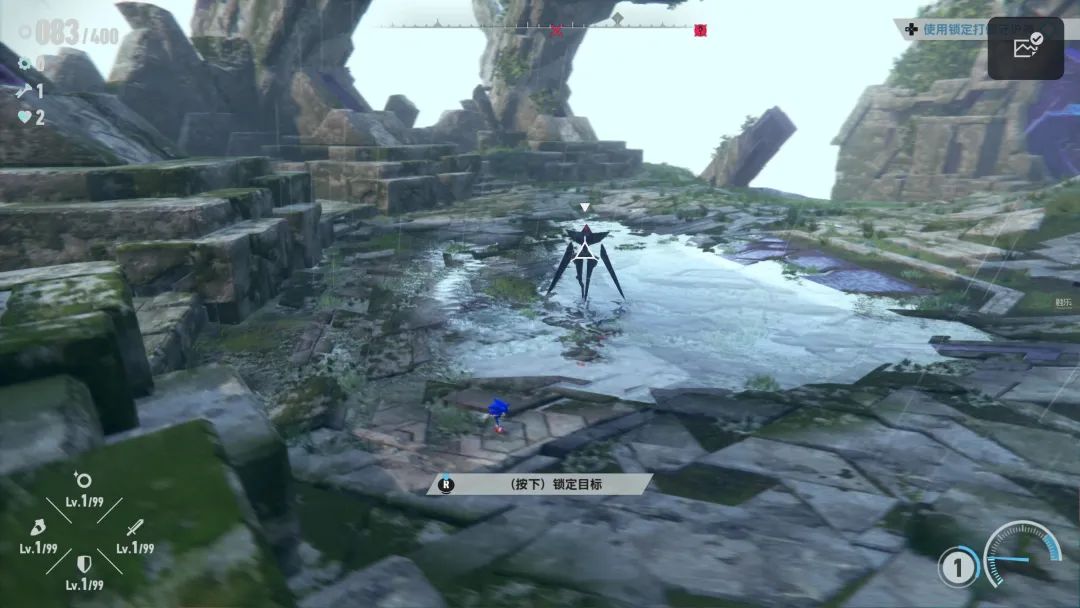Select the sword attack level icon
Screen dimensions: 1080x608
pyautogui.click(x=134, y=526)
